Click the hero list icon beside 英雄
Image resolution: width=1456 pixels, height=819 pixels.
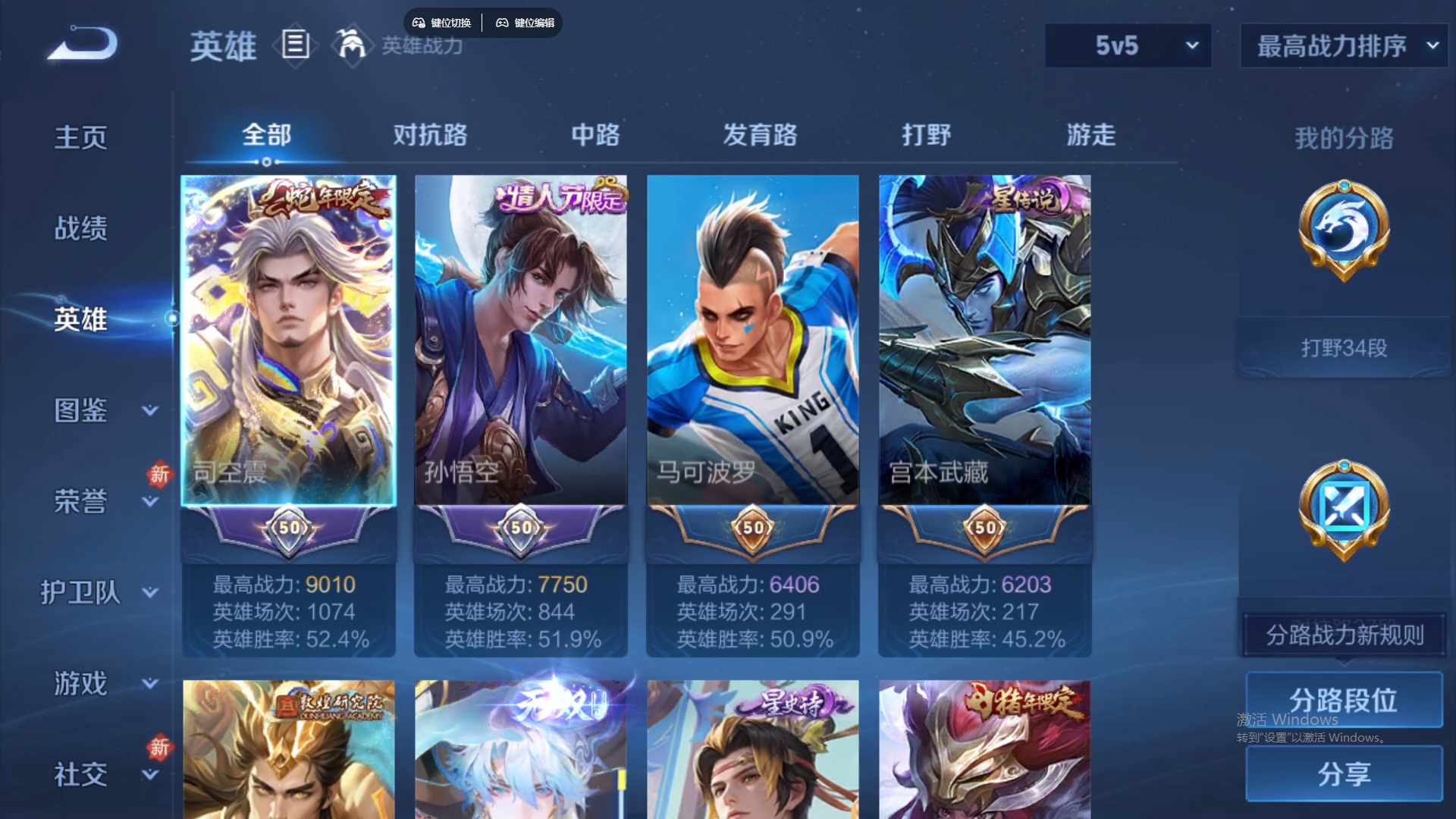tap(295, 46)
